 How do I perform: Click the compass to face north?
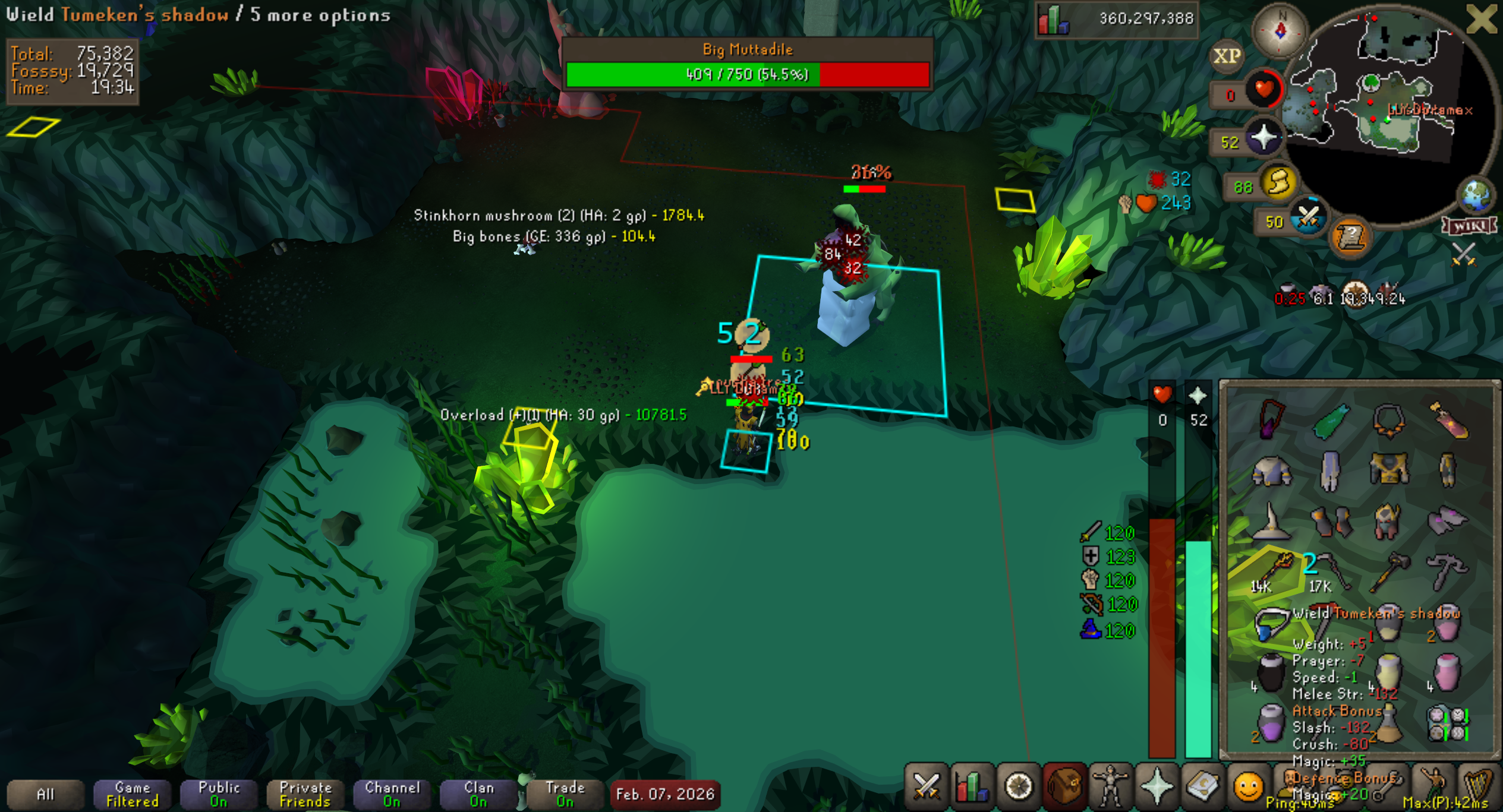[x=1280, y=31]
